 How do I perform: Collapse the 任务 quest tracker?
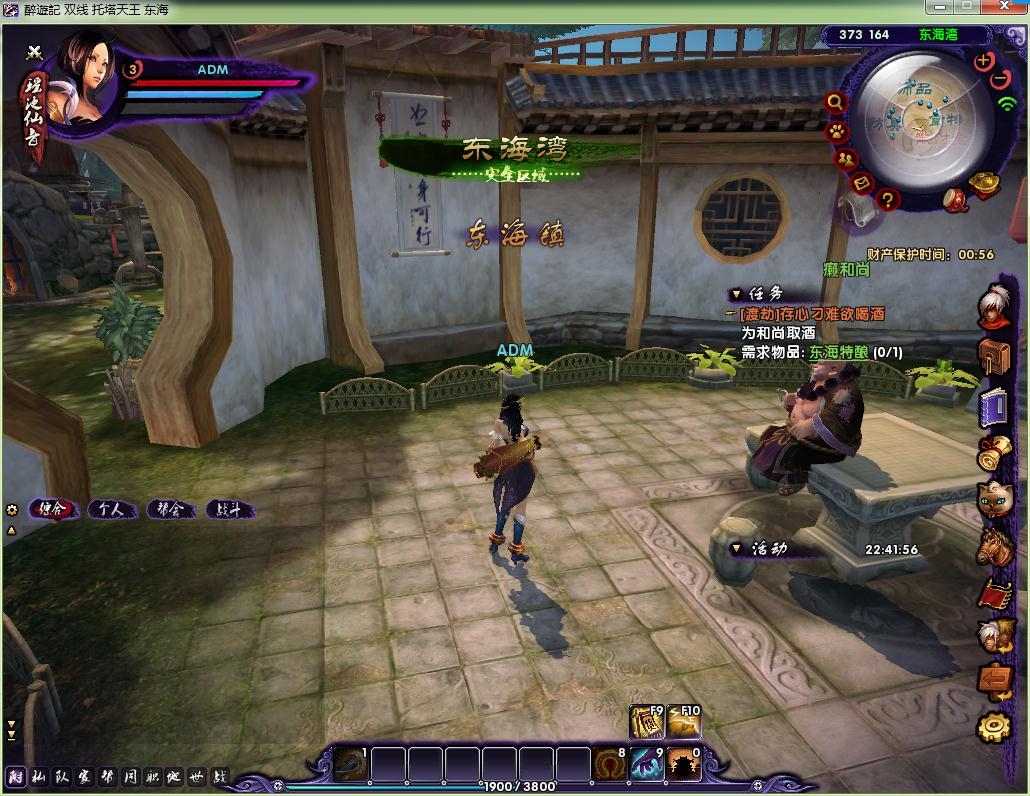click(736, 294)
